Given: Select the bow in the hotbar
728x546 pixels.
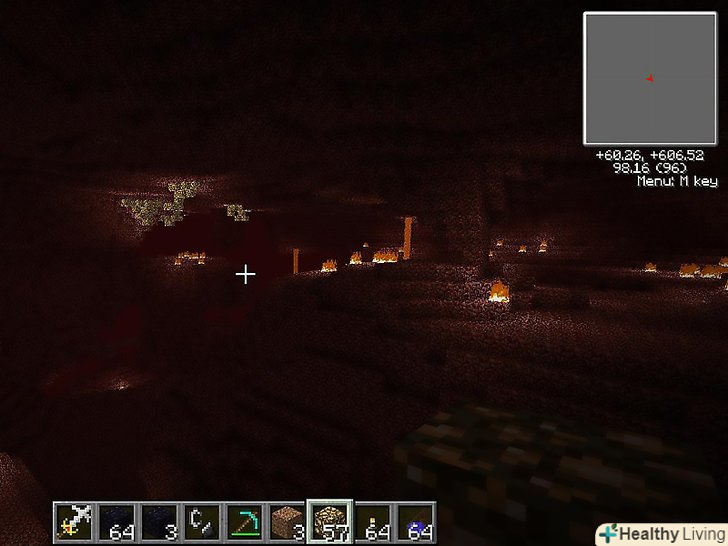Looking at the screenshot, I should pos(74,521).
